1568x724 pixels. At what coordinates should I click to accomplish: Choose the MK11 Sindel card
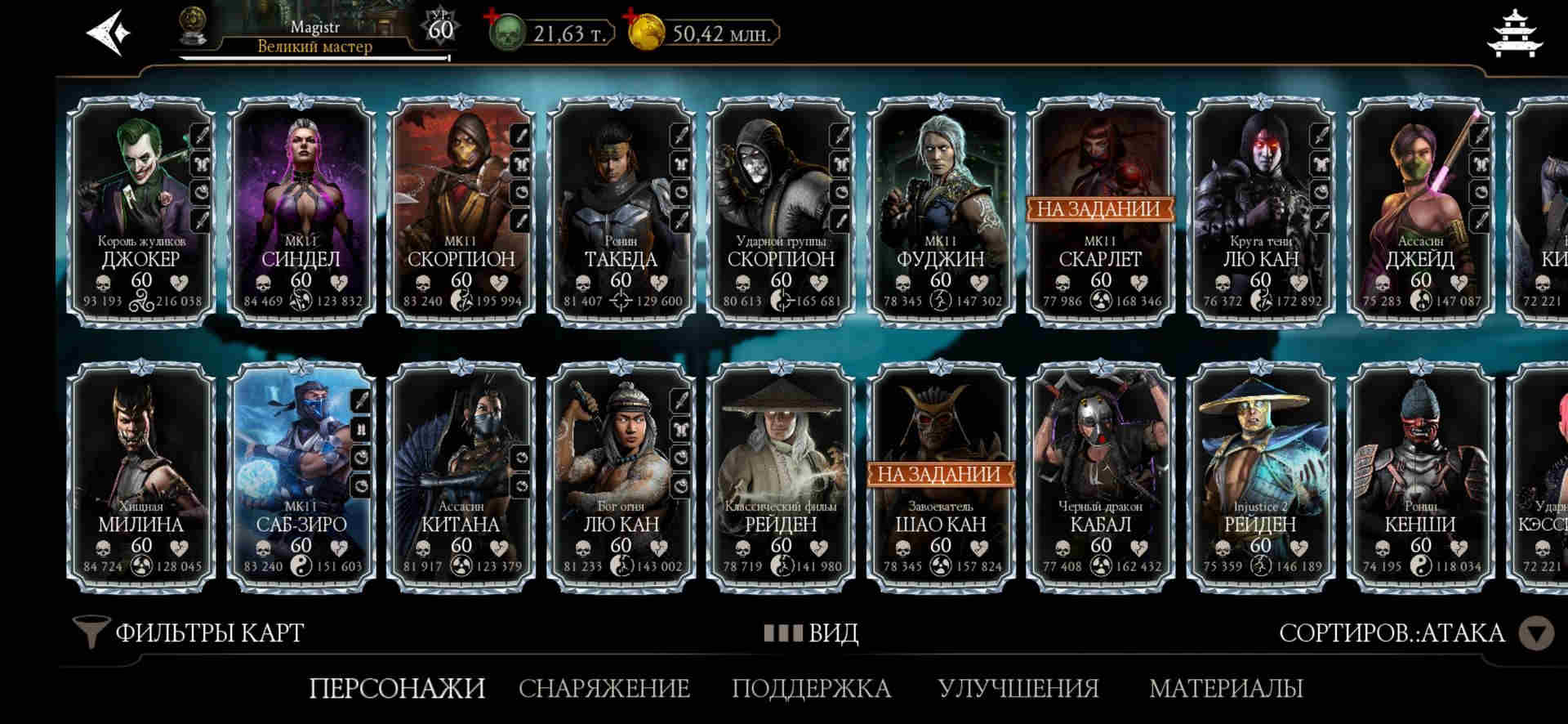pos(301,211)
